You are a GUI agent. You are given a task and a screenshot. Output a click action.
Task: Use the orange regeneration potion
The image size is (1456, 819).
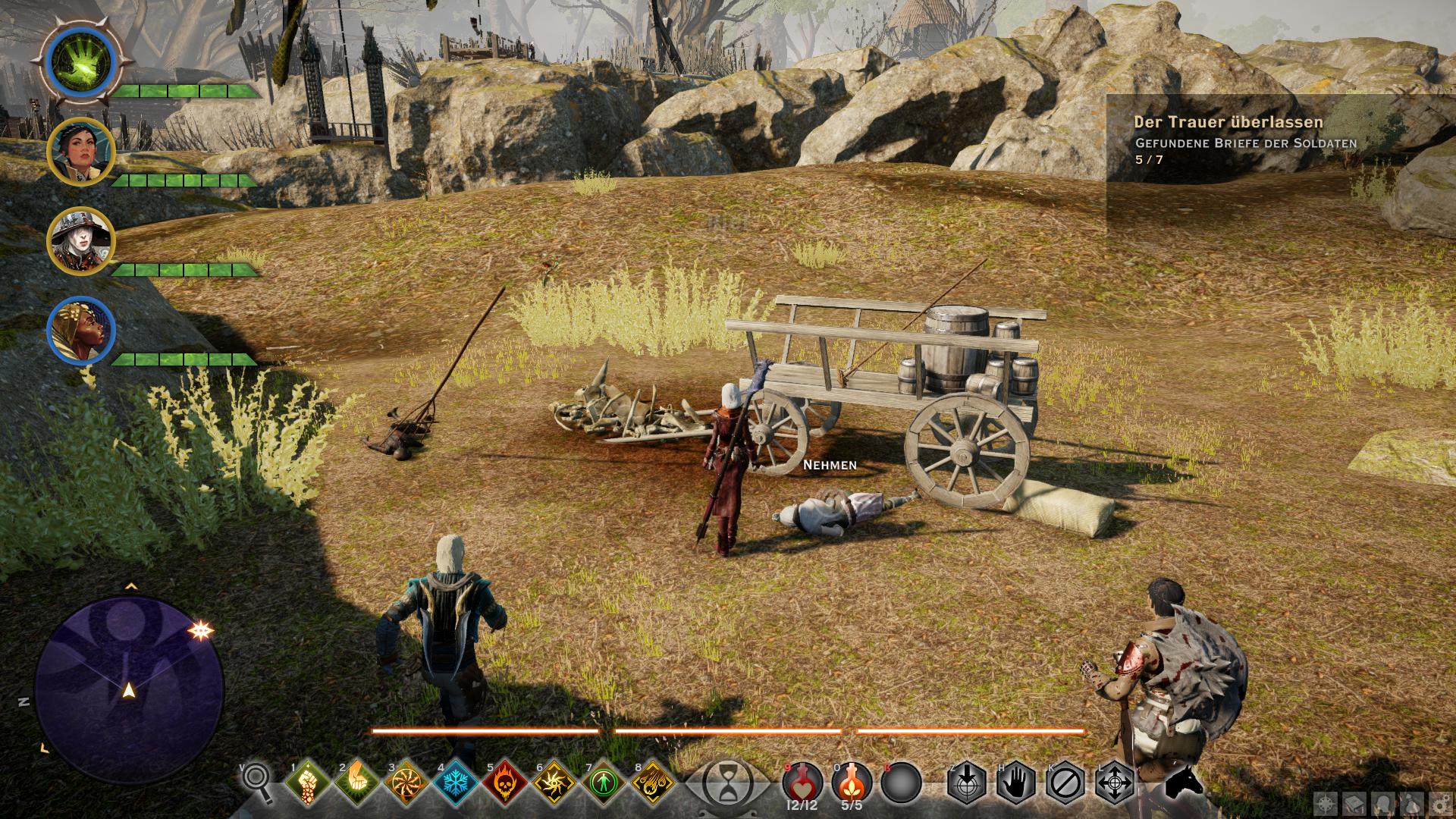point(852,783)
